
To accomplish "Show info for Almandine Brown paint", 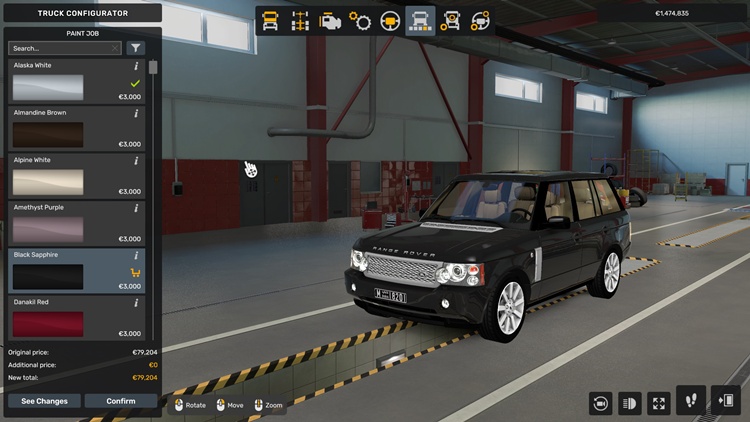I will [x=136, y=113].
